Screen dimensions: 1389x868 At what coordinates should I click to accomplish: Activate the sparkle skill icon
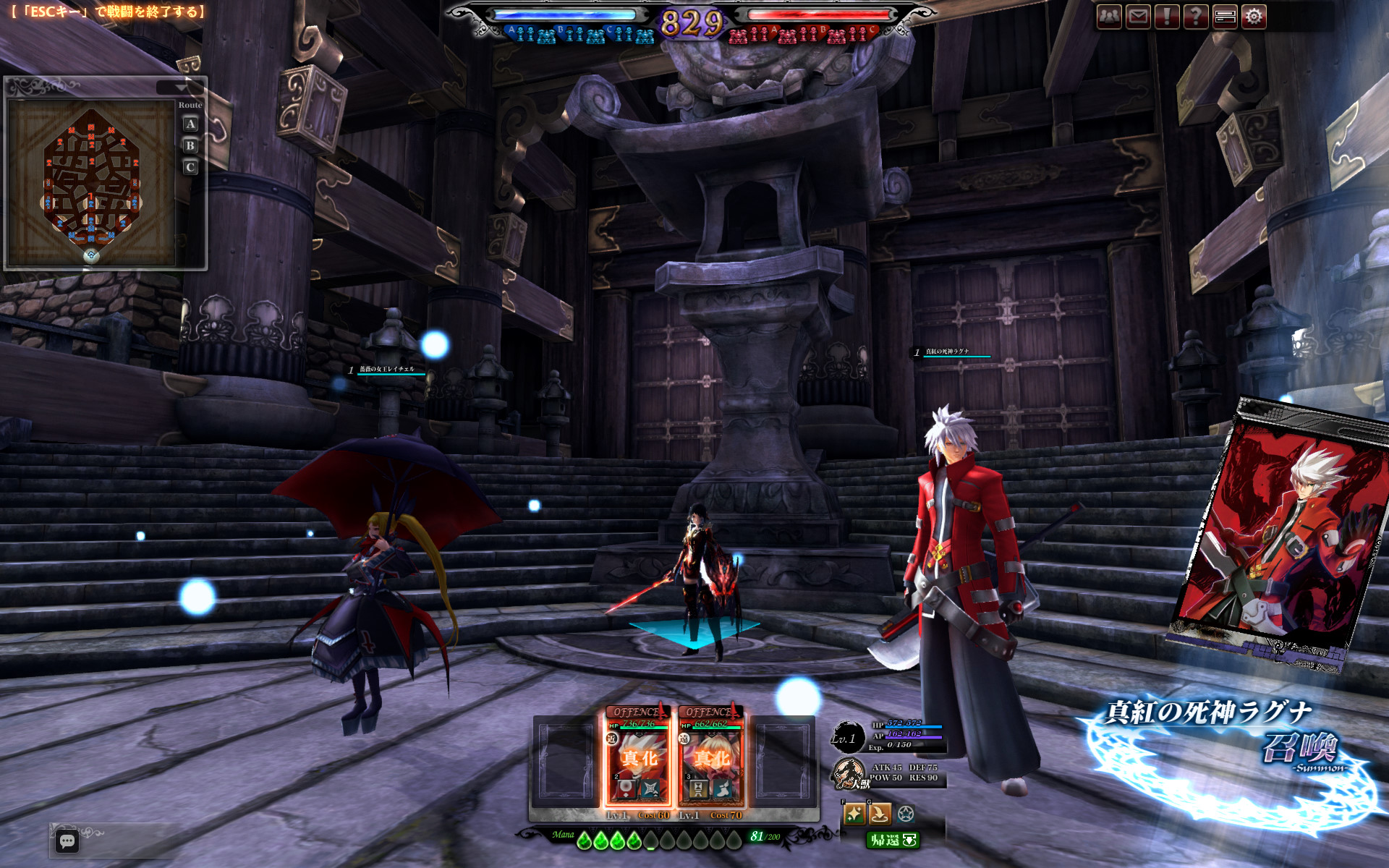[x=854, y=814]
